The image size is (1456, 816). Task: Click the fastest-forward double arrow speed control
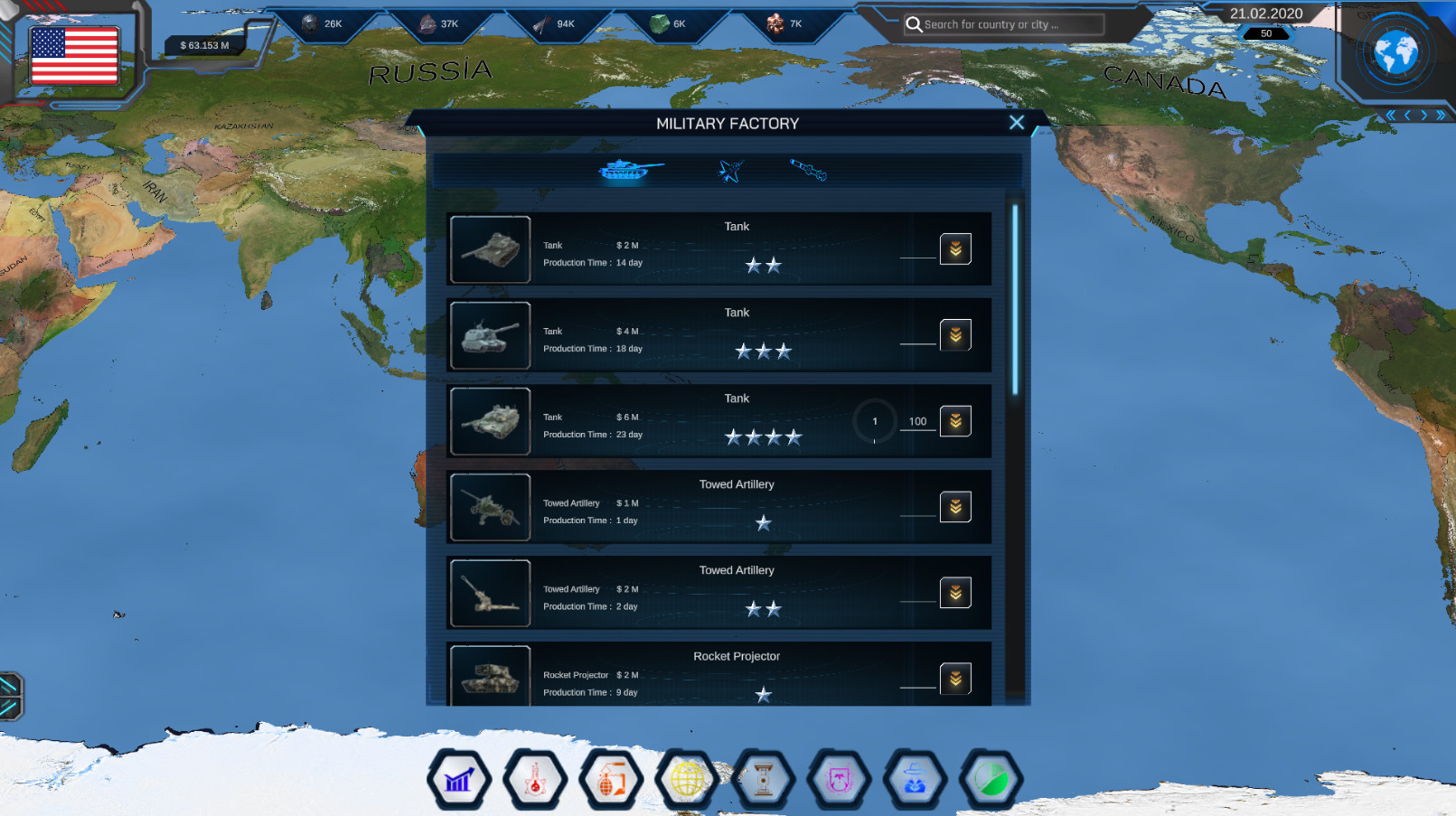pos(1441,115)
